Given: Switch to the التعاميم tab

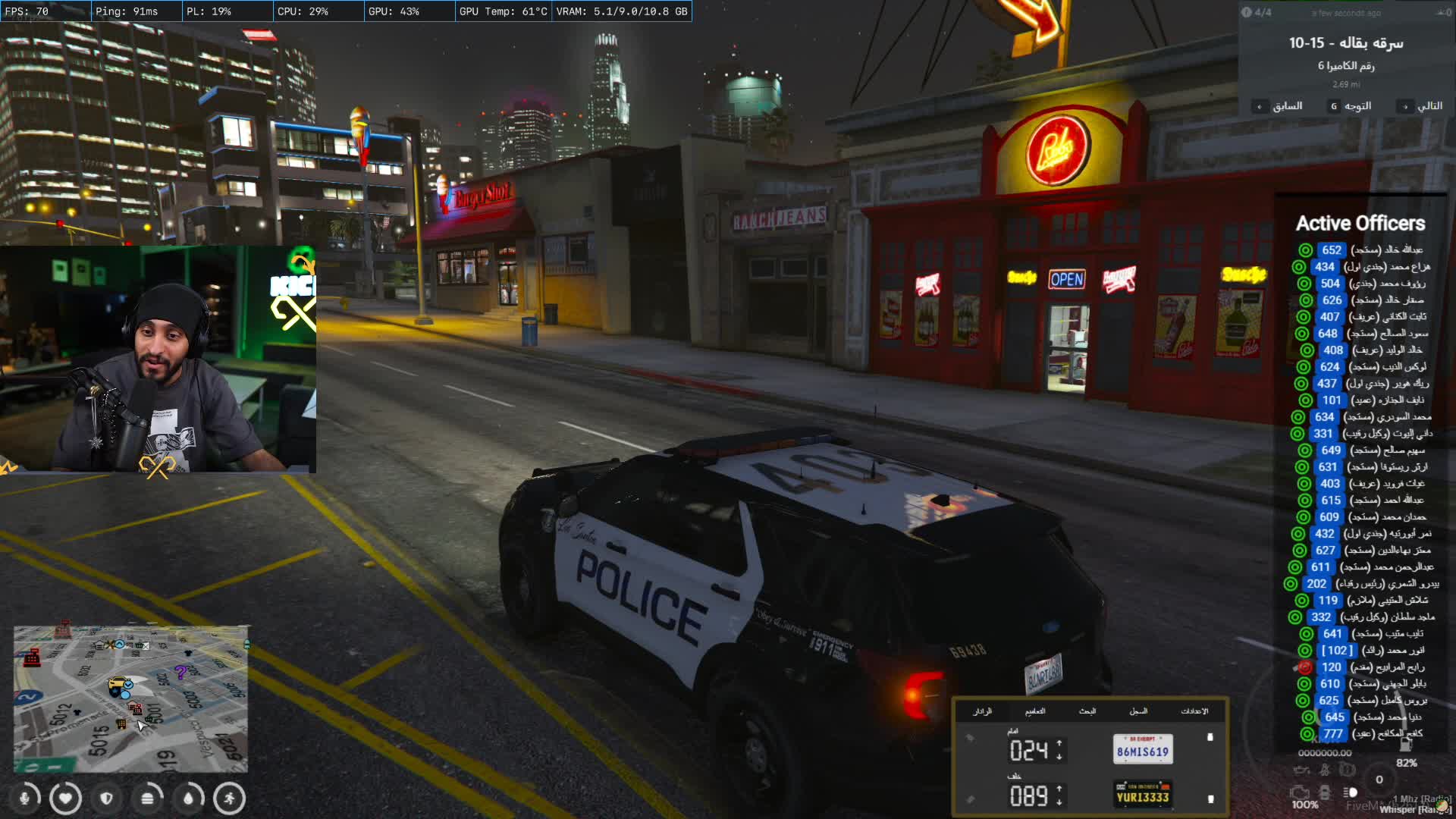Looking at the screenshot, I should [1035, 711].
